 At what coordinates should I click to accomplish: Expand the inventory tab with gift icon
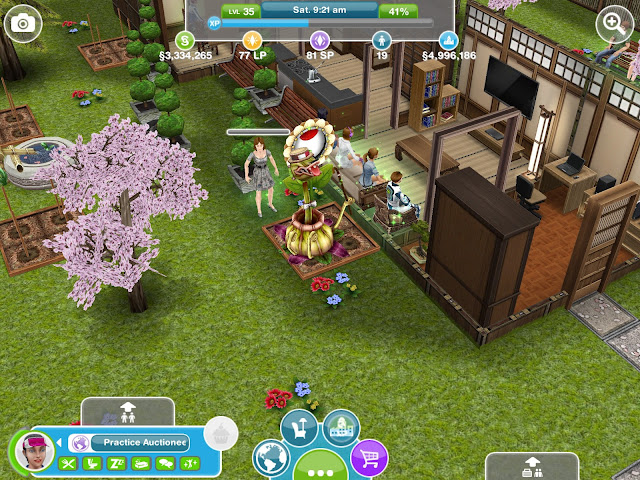tap(531, 466)
